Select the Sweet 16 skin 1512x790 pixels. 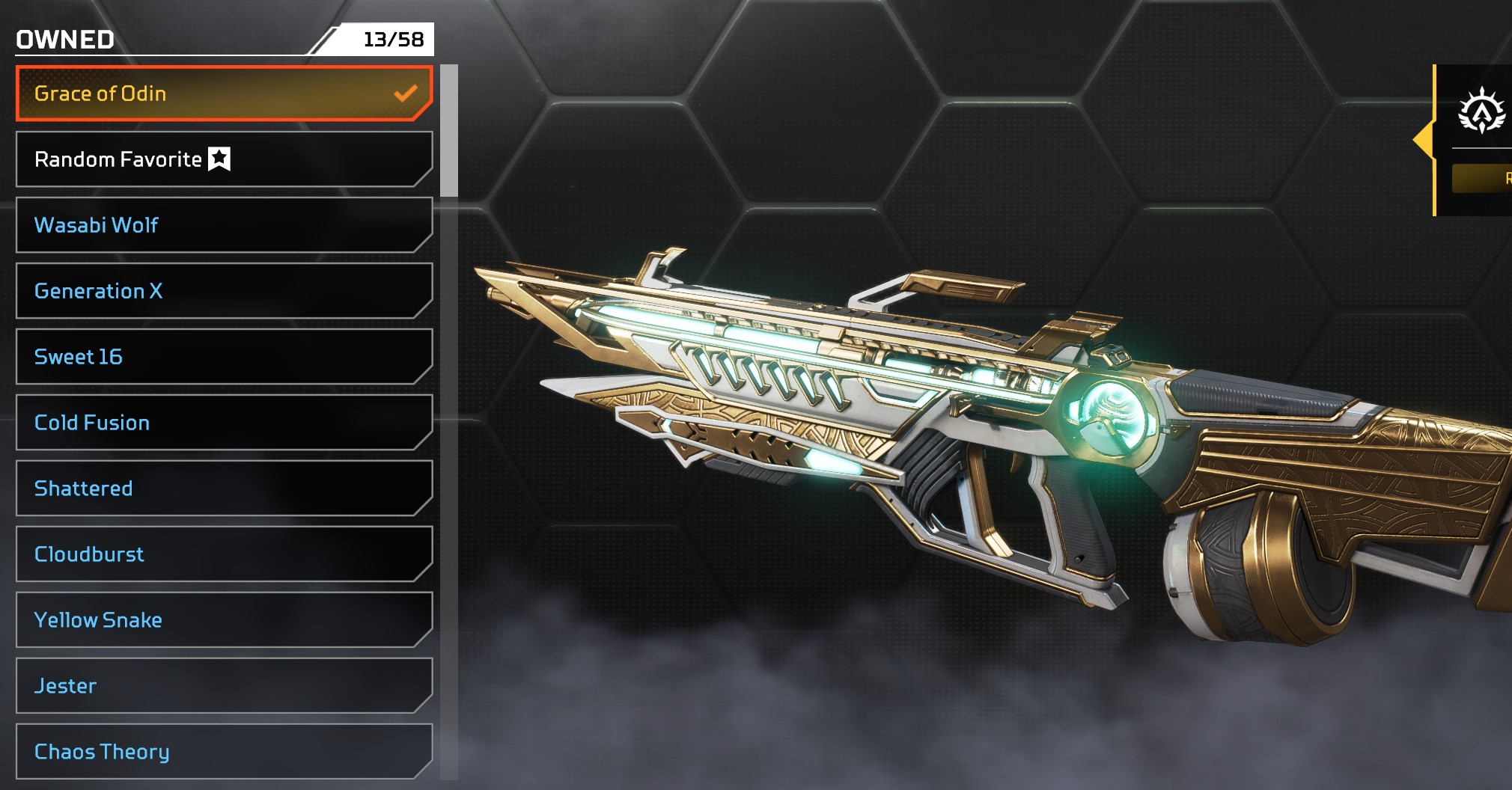pyautogui.click(x=223, y=357)
